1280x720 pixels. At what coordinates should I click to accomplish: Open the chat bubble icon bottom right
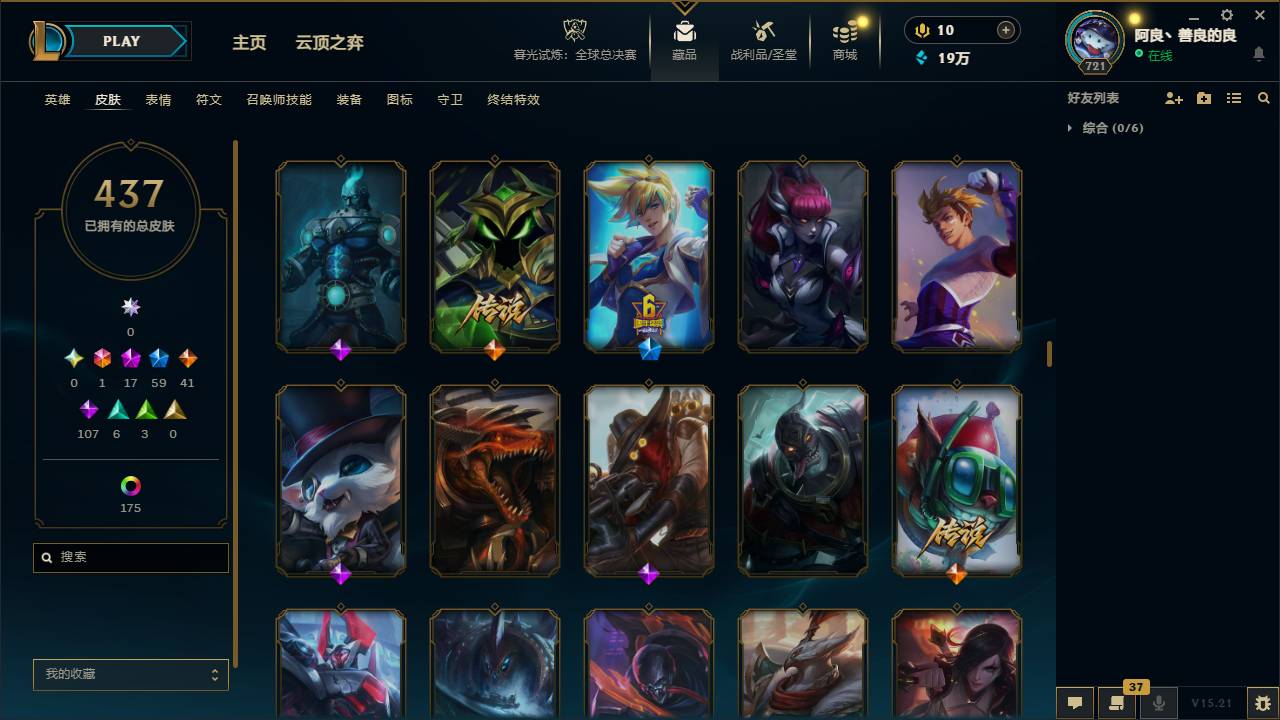(1075, 703)
